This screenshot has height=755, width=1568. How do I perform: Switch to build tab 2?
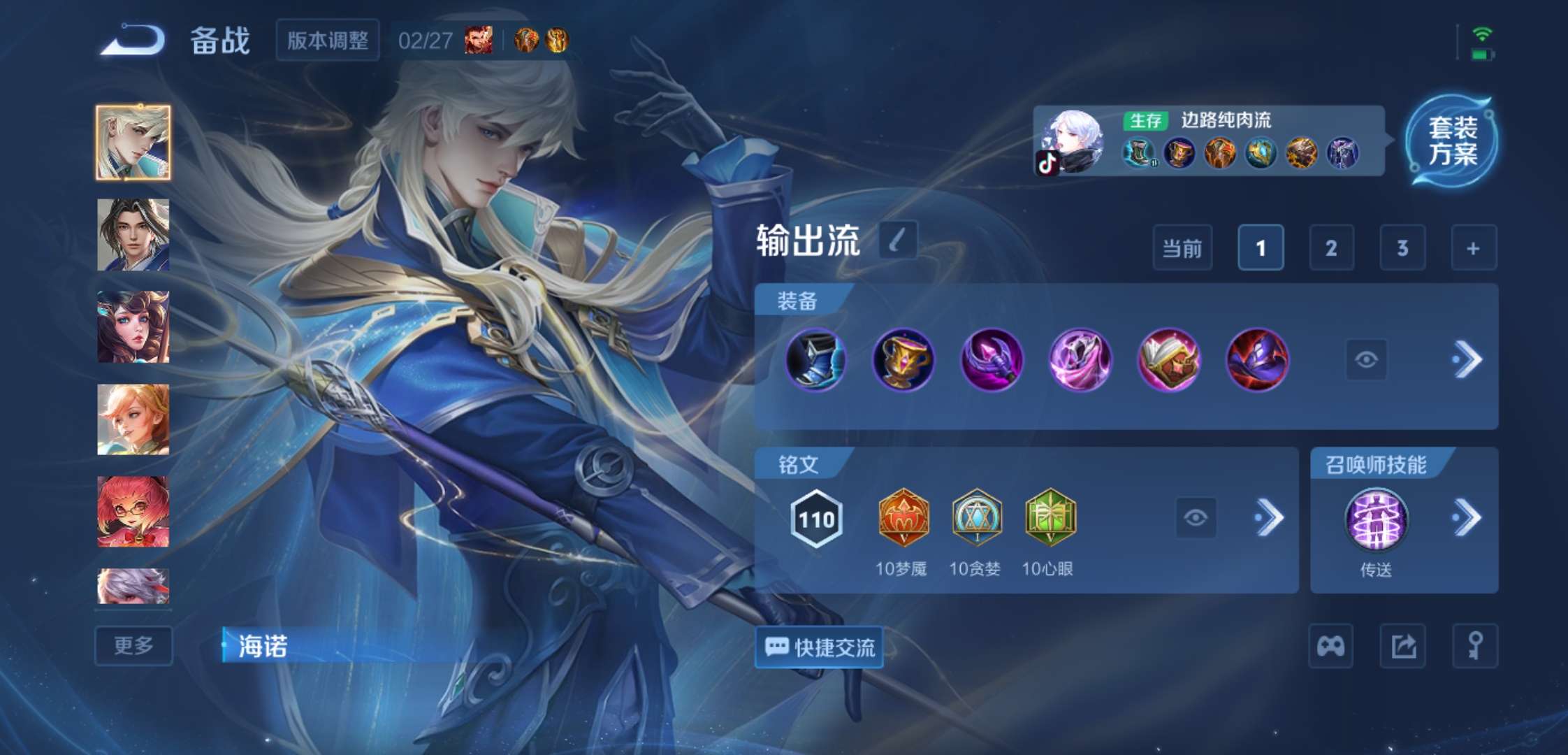(1331, 248)
